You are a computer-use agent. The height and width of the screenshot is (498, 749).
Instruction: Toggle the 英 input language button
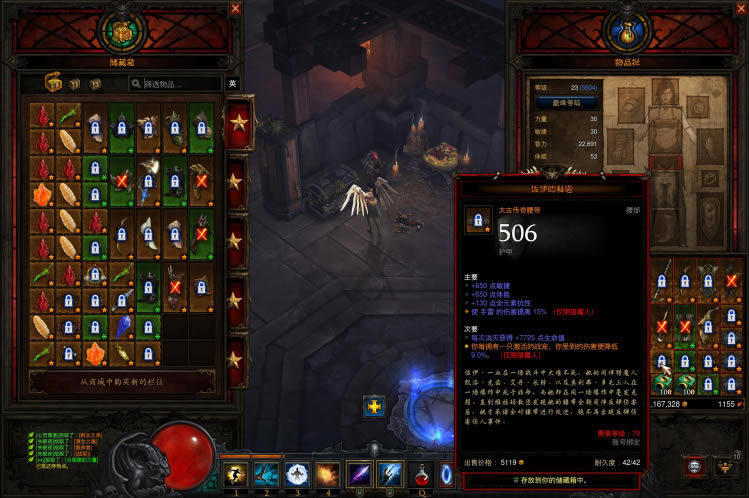[x=233, y=84]
